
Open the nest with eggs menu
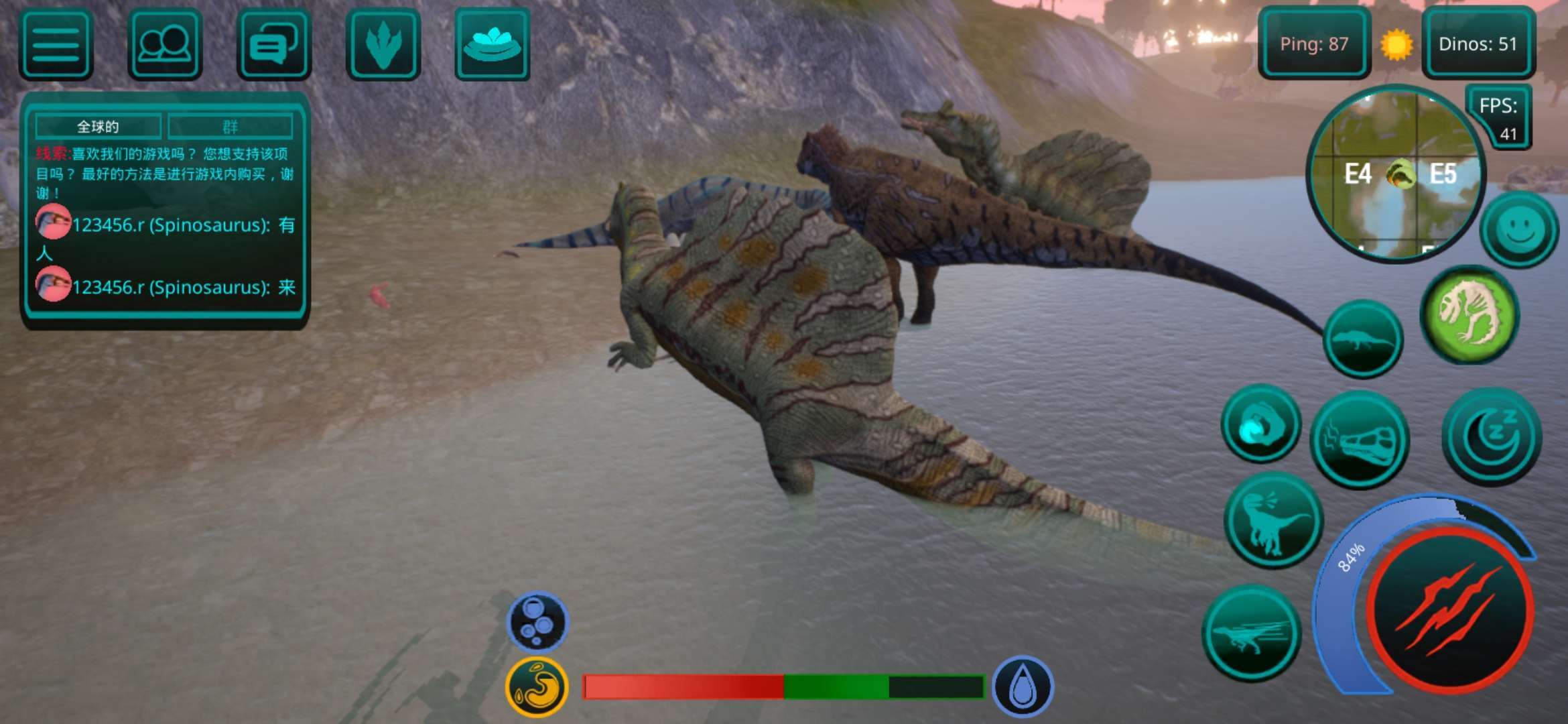[492, 44]
